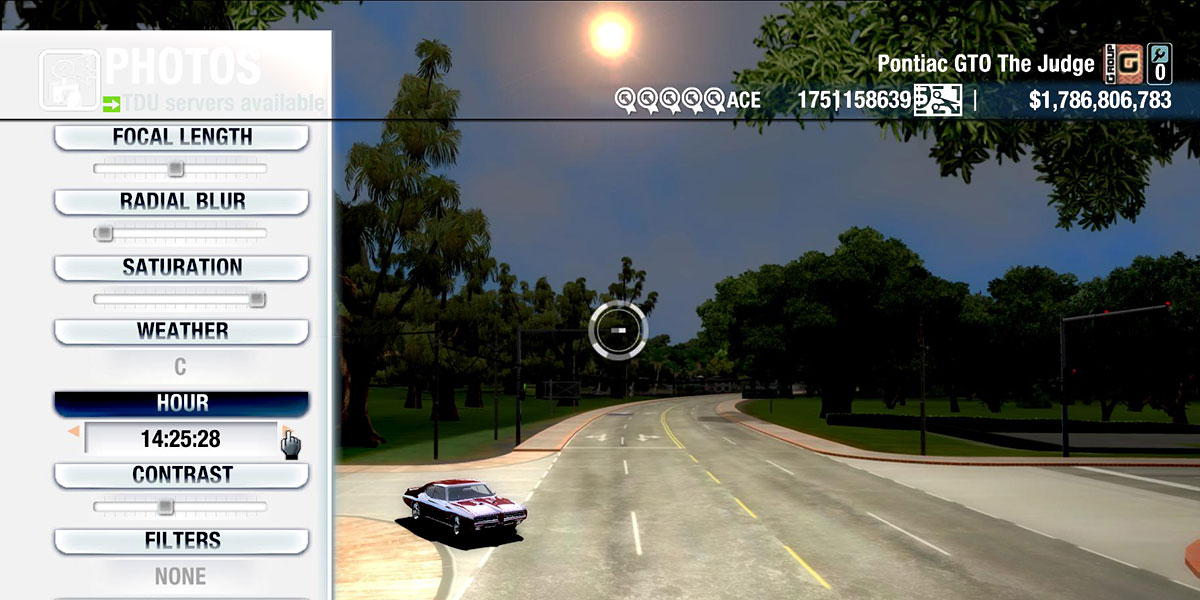Choose the Radial Blur option
This screenshot has height=600, width=1200.
click(181, 201)
